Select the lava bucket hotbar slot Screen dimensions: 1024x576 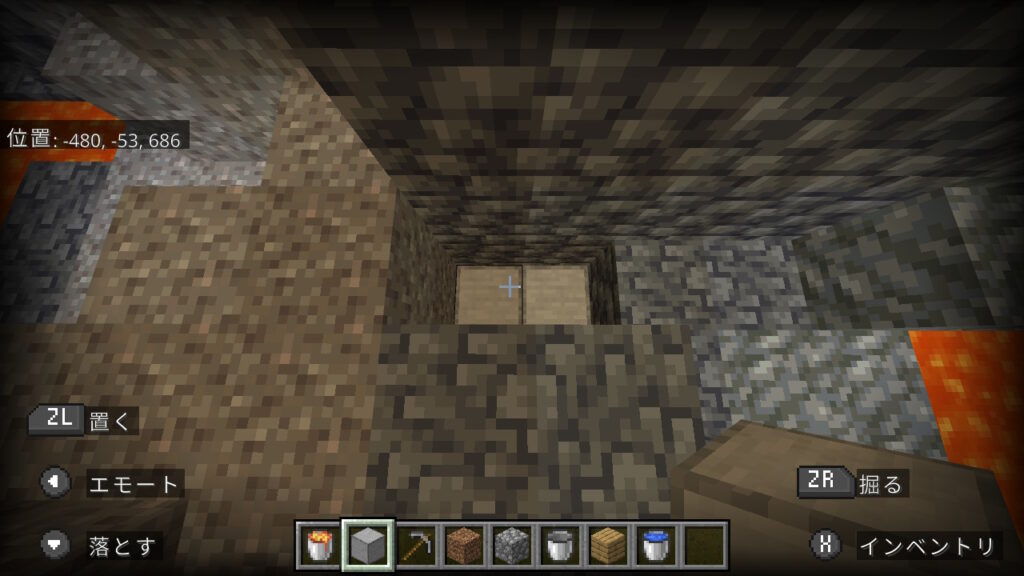319,545
